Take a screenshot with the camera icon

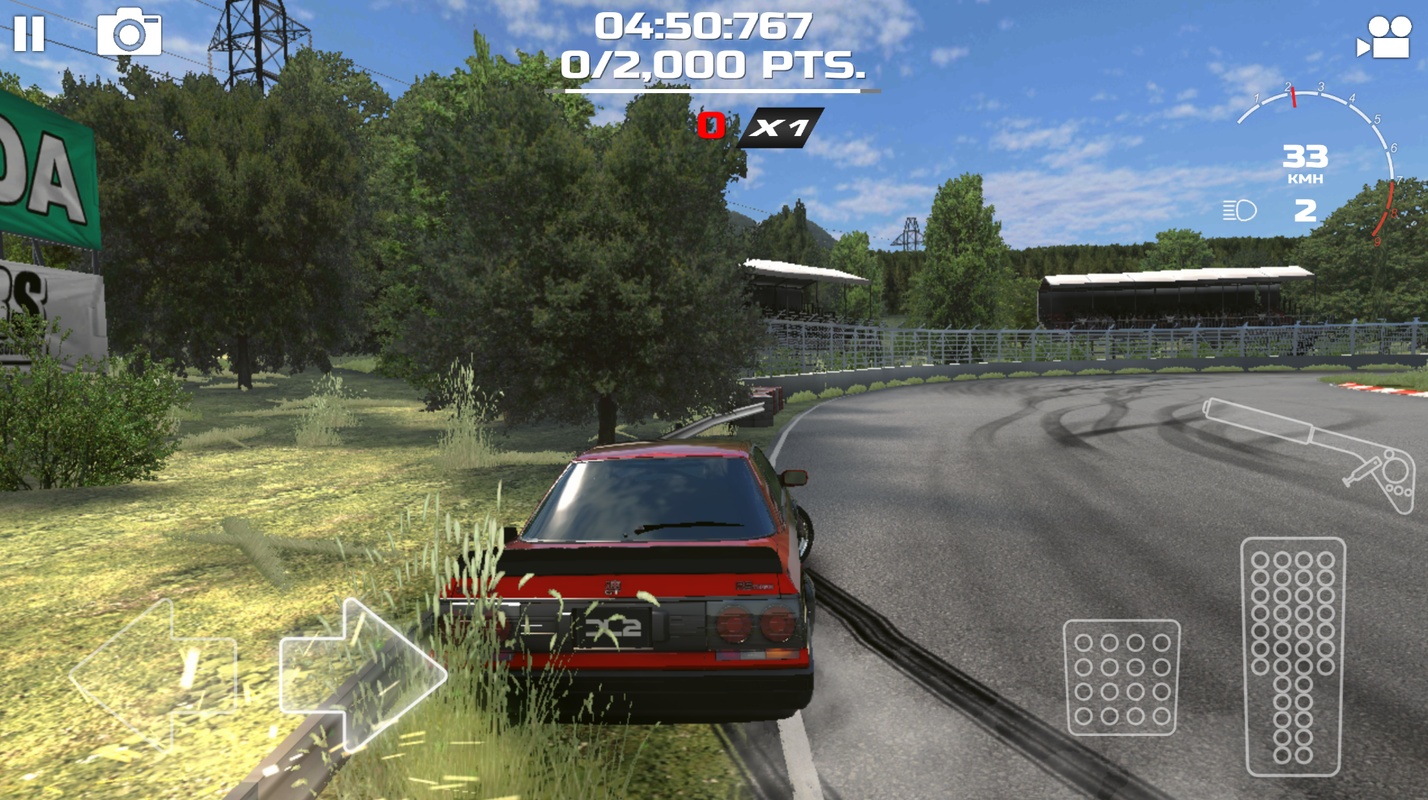129,33
